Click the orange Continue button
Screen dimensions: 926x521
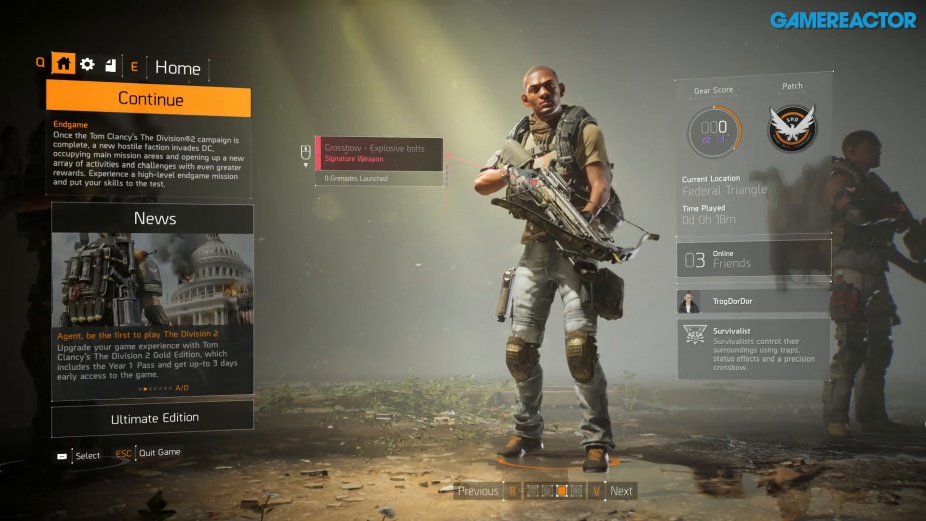[148, 99]
